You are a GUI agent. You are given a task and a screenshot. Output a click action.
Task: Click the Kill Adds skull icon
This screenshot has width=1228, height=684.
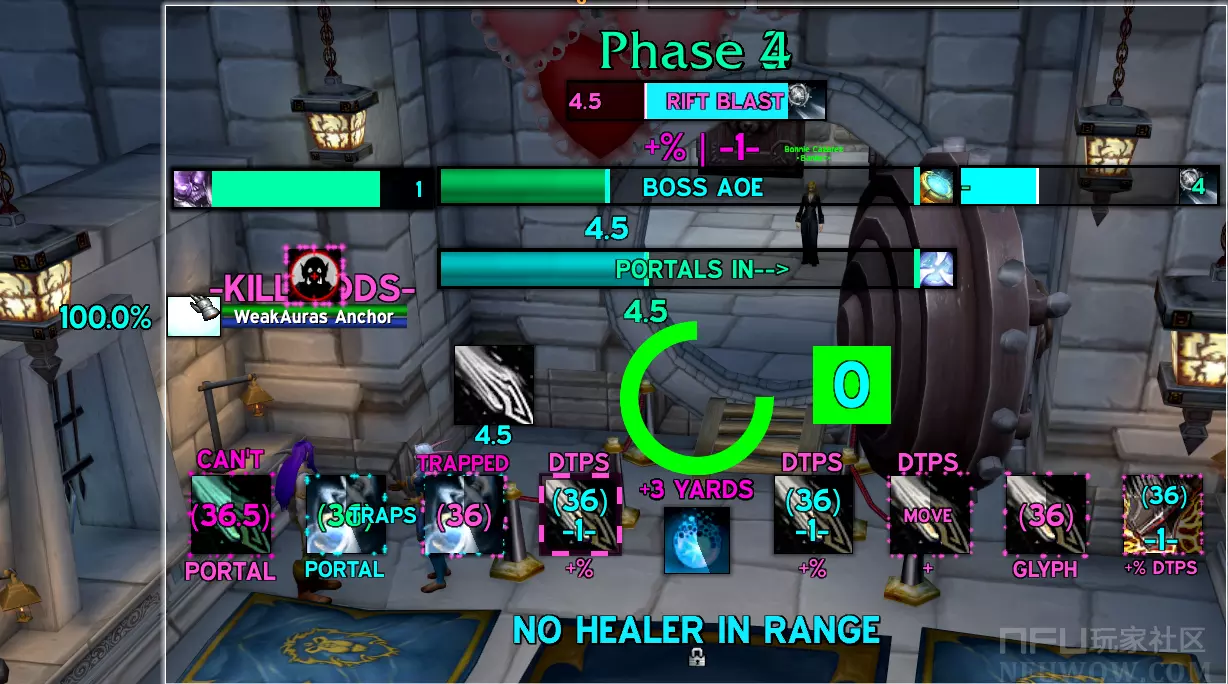coord(315,275)
